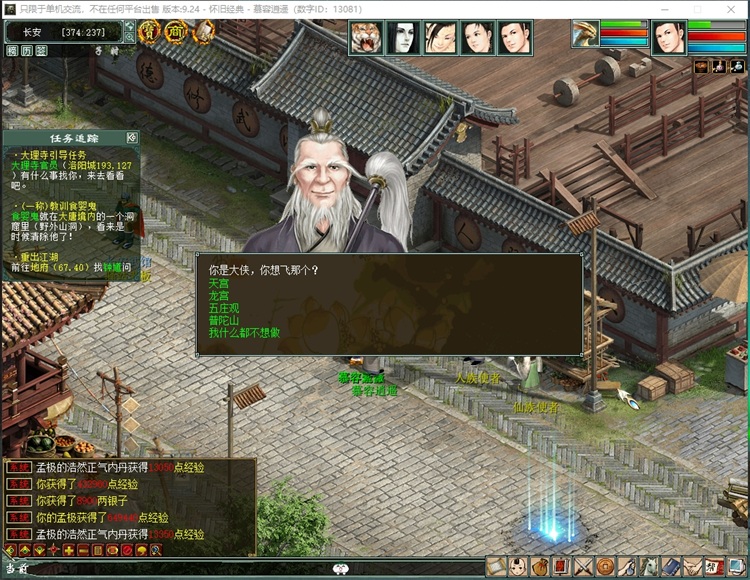Collapse the 任务追踪 quest tracker panel
This screenshot has height=580, width=750.
(131, 137)
